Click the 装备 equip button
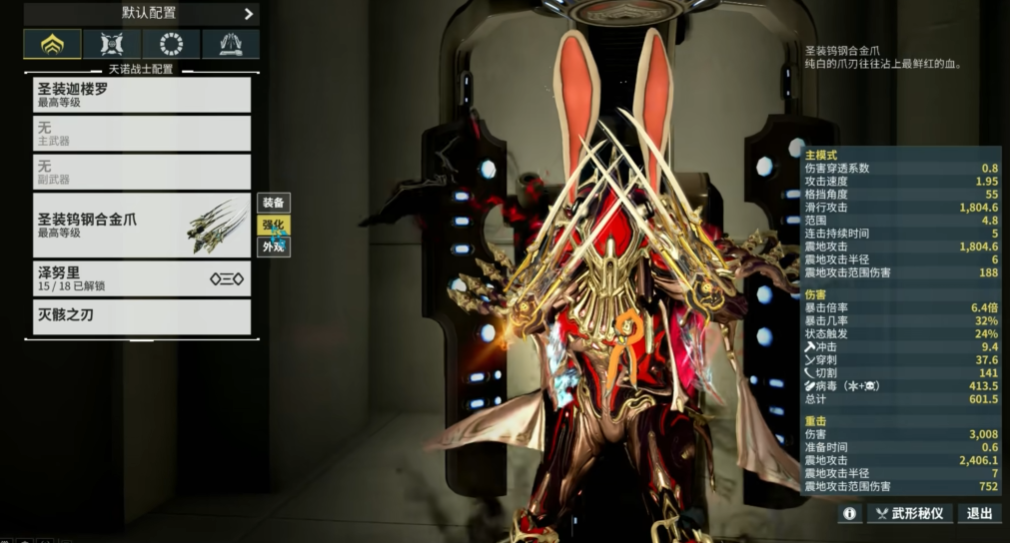 [273, 202]
